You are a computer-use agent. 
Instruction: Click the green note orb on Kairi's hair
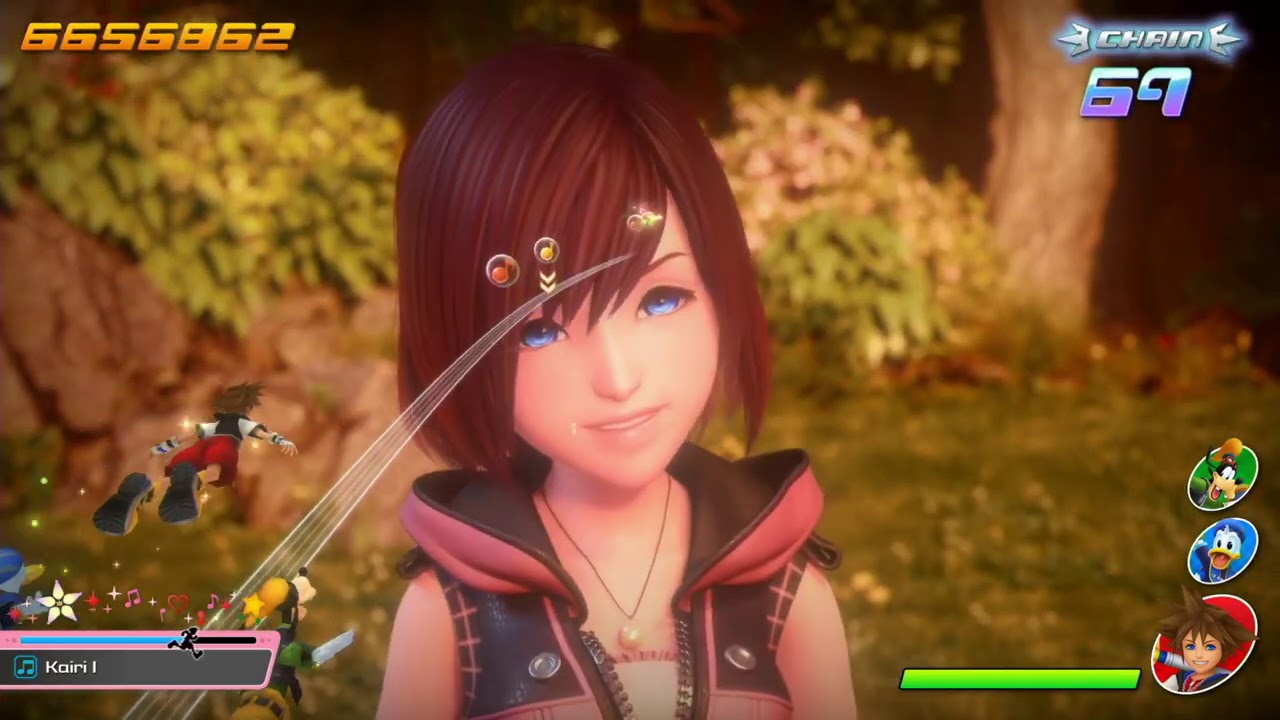[x=648, y=218]
